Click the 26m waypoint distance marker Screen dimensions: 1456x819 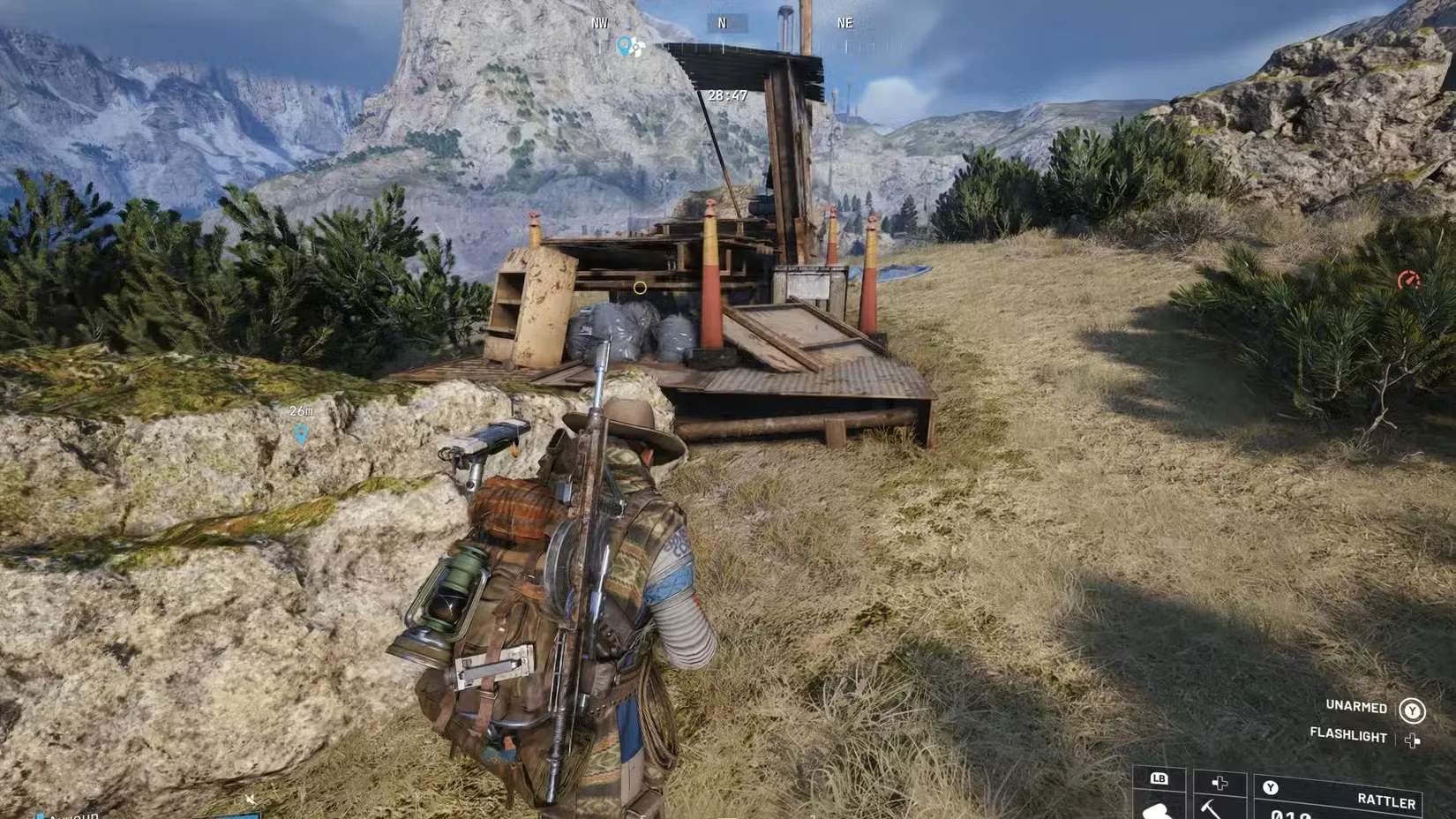click(302, 410)
